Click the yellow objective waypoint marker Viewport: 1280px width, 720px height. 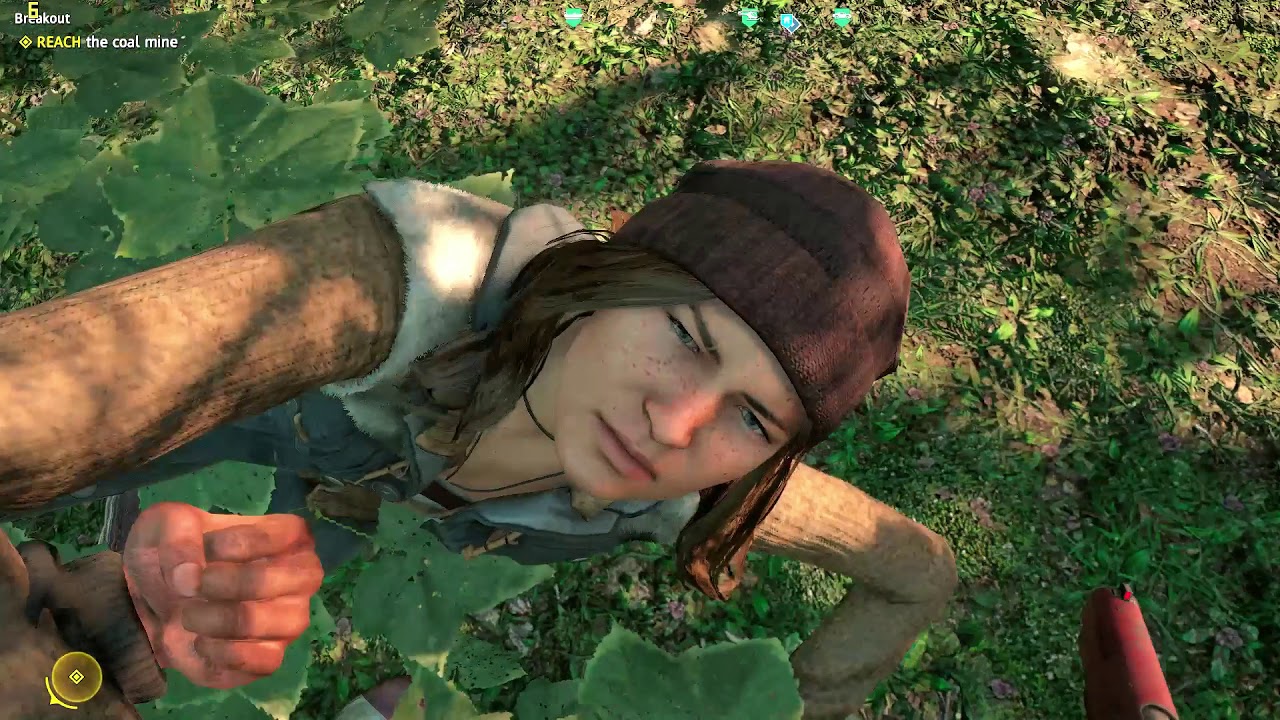[x=76, y=677]
